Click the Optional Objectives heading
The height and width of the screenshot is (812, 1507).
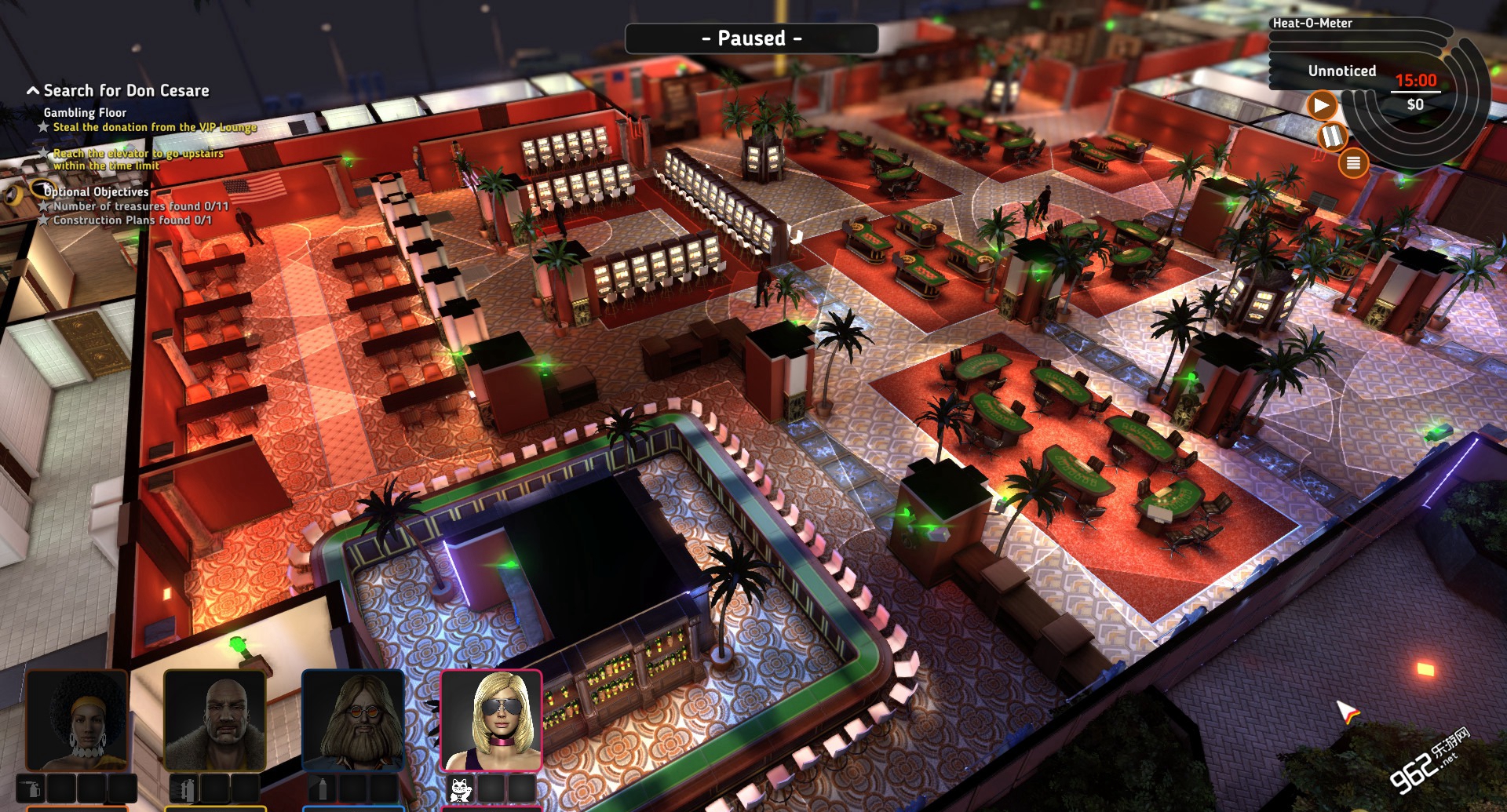[96, 191]
